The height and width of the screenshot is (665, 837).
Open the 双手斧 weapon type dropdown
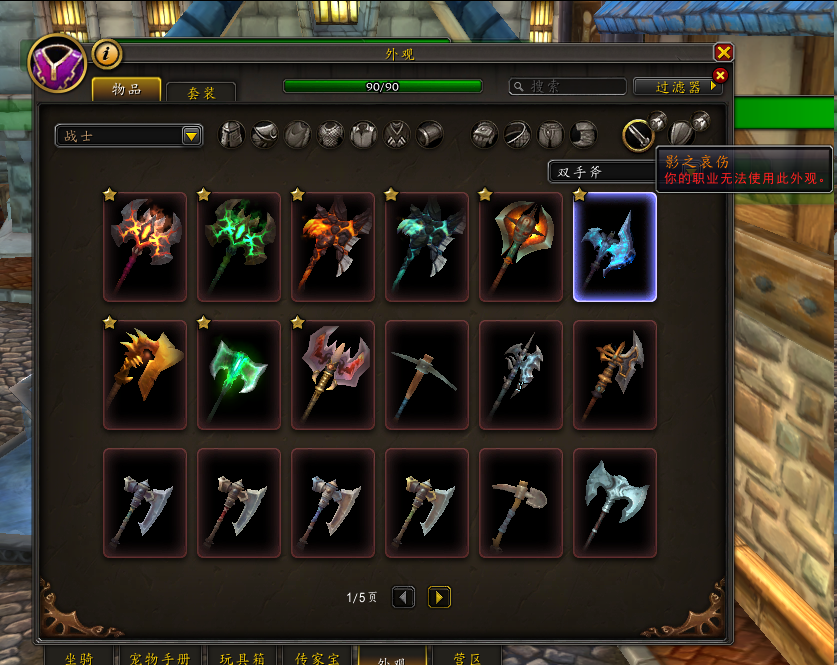(600, 172)
